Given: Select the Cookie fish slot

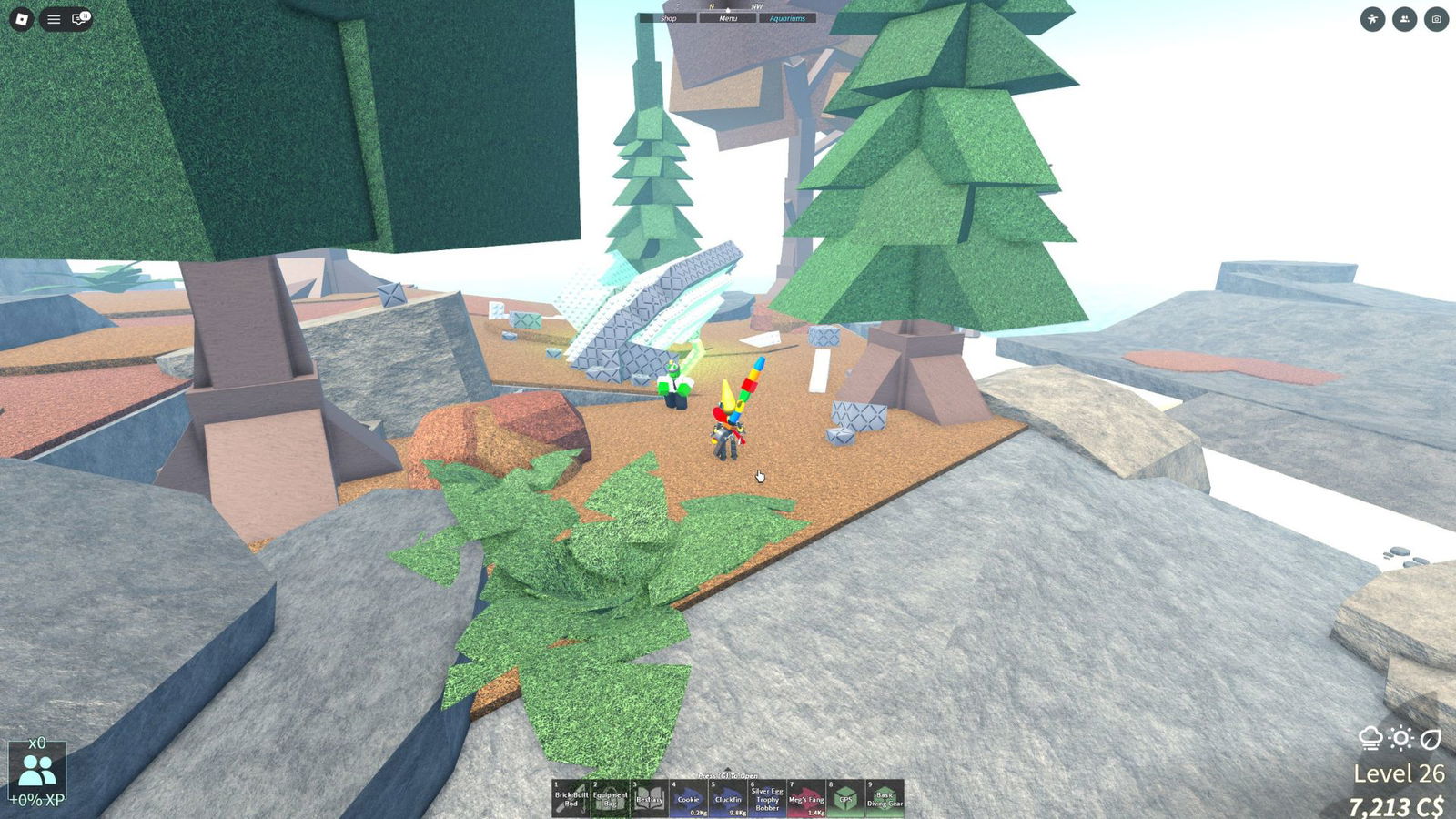Looking at the screenshot, I should tap(689, 798).
